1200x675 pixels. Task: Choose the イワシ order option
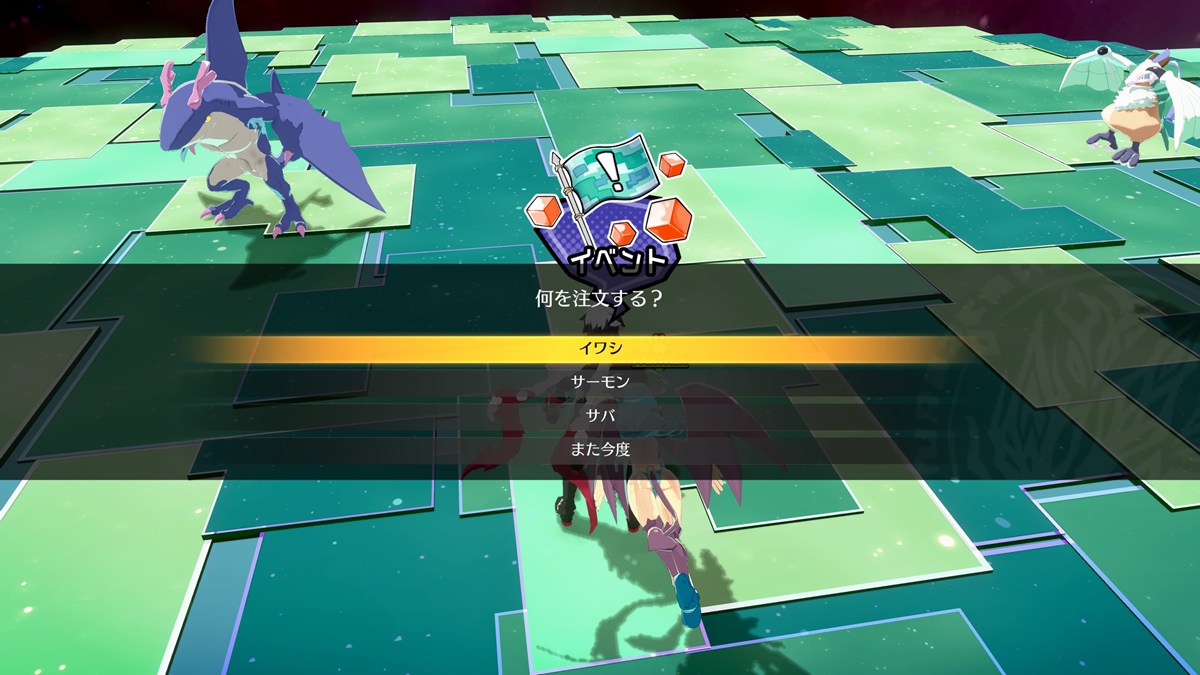[x=600, y=349]
